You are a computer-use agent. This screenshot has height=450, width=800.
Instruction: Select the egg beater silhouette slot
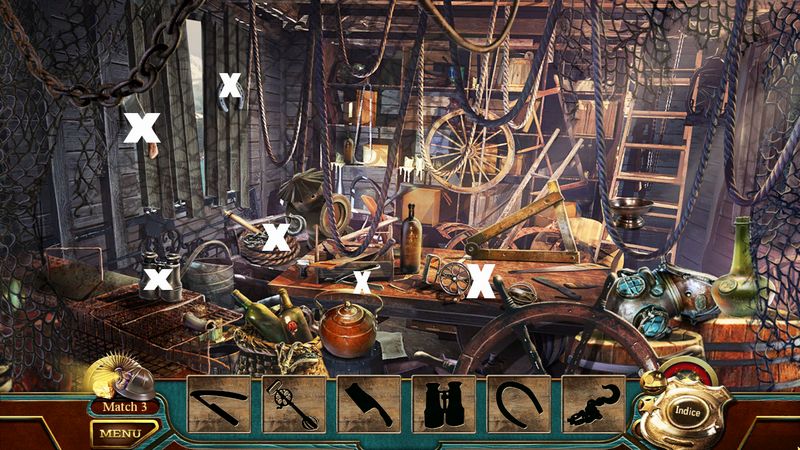pyautogui.click(x=294, y=405)
